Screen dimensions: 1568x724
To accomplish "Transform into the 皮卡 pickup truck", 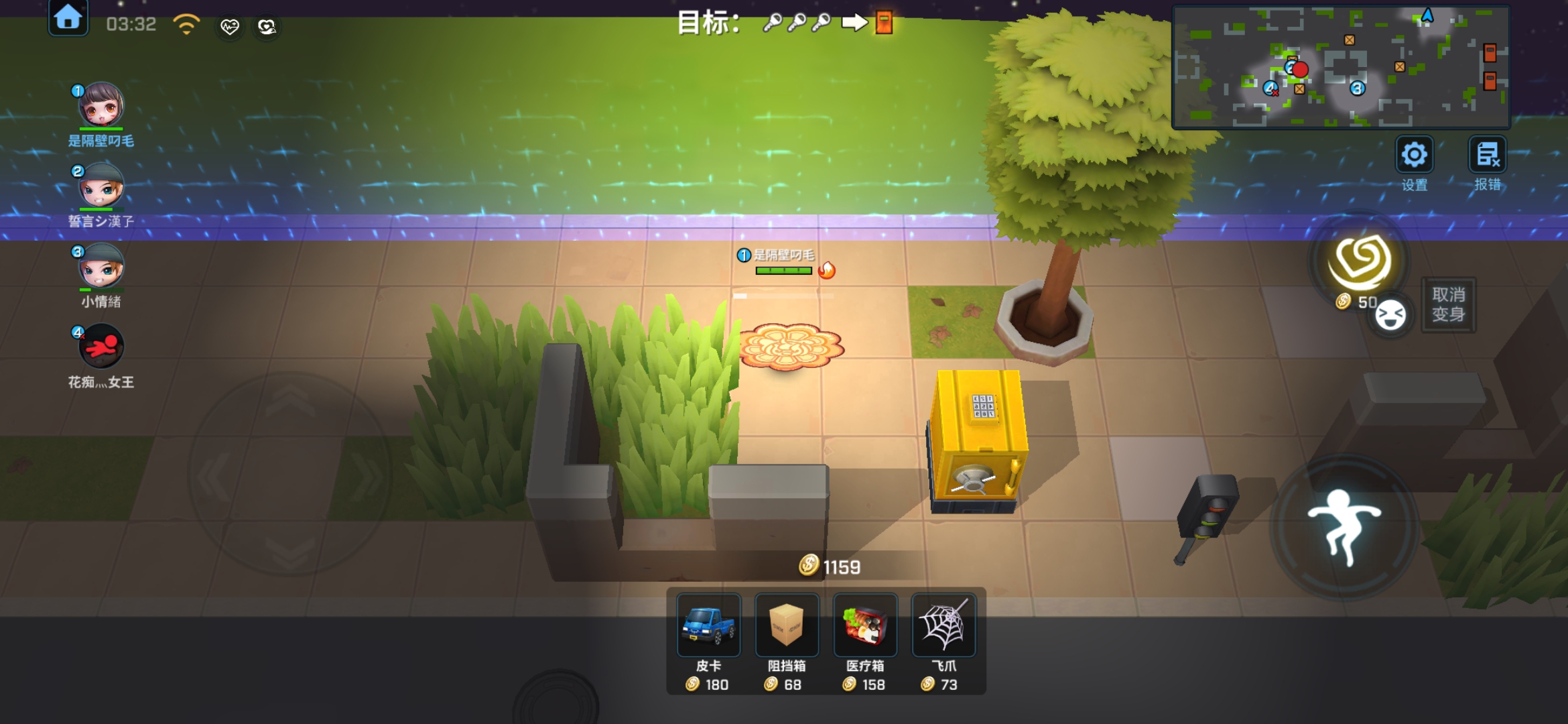I will click(708, 625).
